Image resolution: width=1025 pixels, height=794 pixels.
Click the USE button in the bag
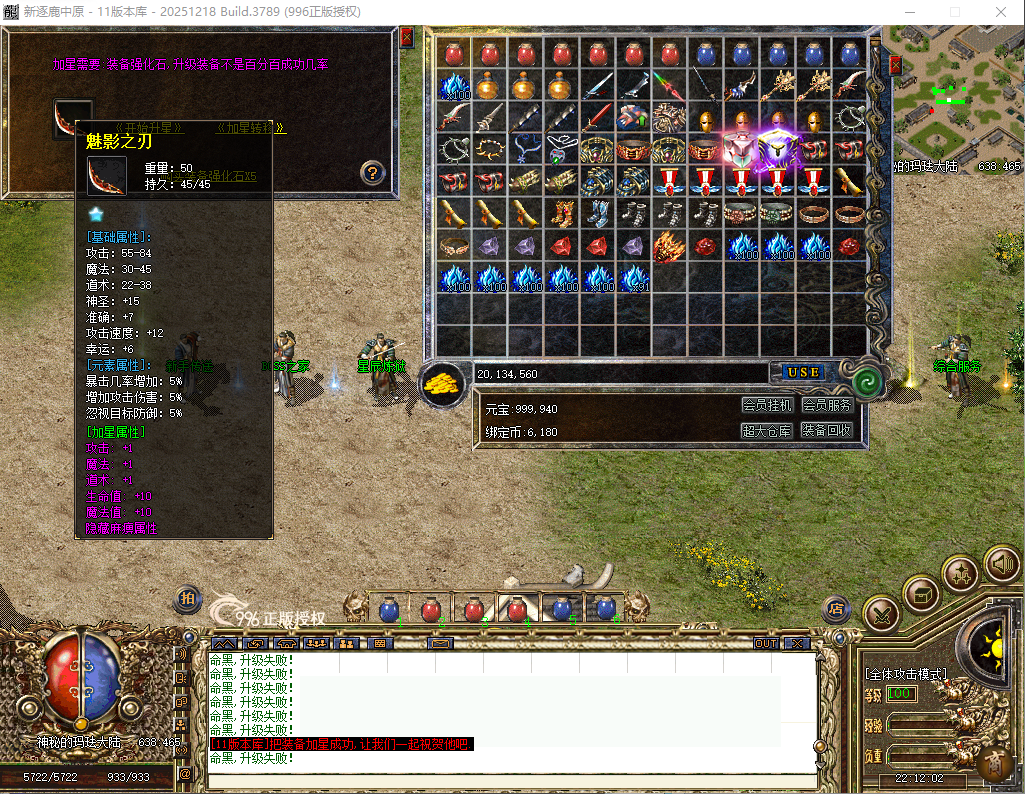802,372
